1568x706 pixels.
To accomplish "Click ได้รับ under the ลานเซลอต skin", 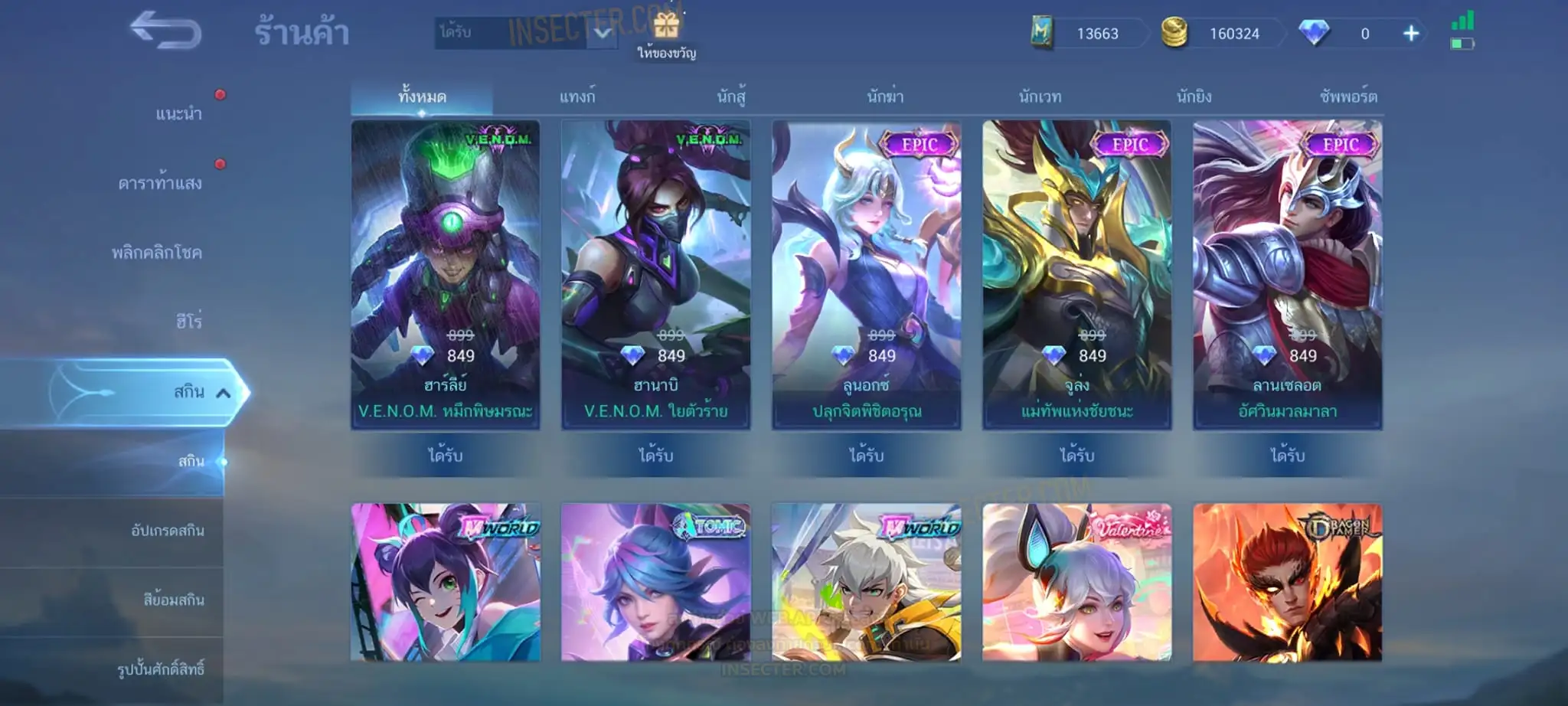I will coord(1287,456).
